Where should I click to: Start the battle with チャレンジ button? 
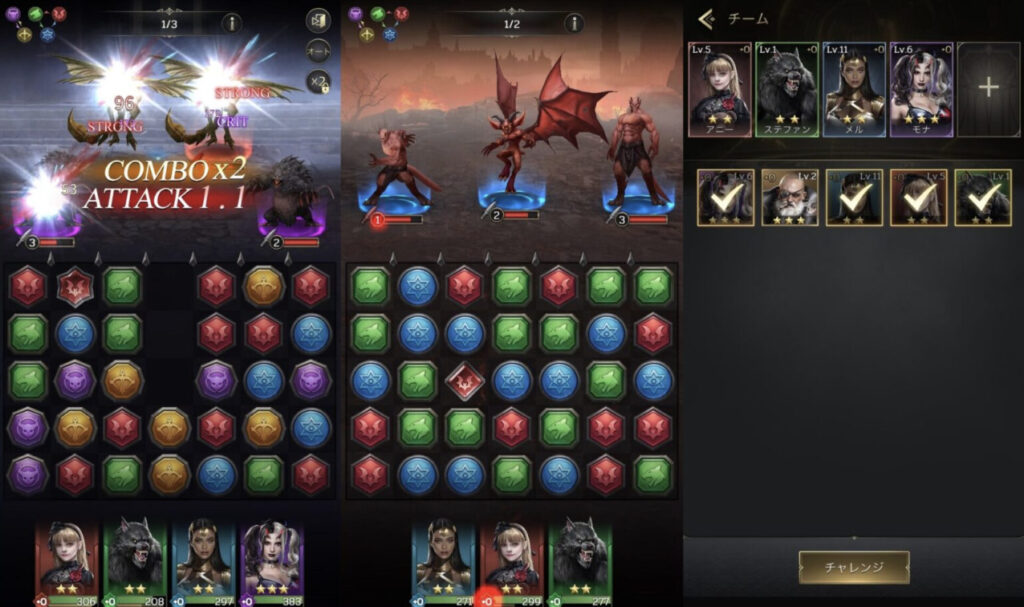point(854,567)
